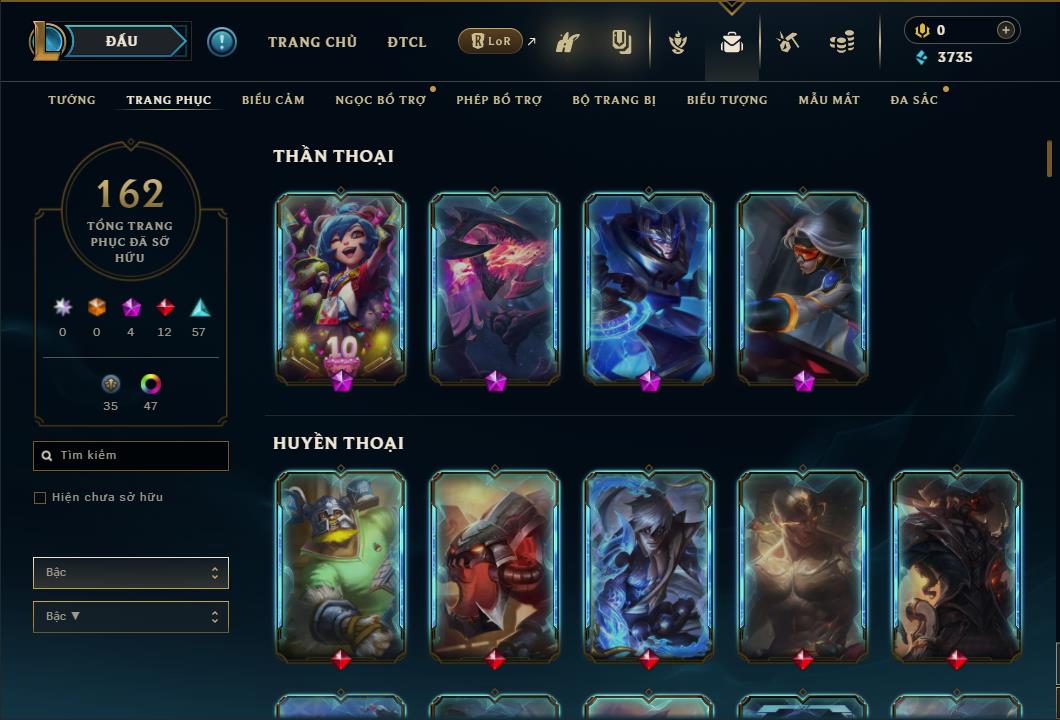Click the Tìm kiếm search field
The image size is (1060, 720).
point(131,456)
